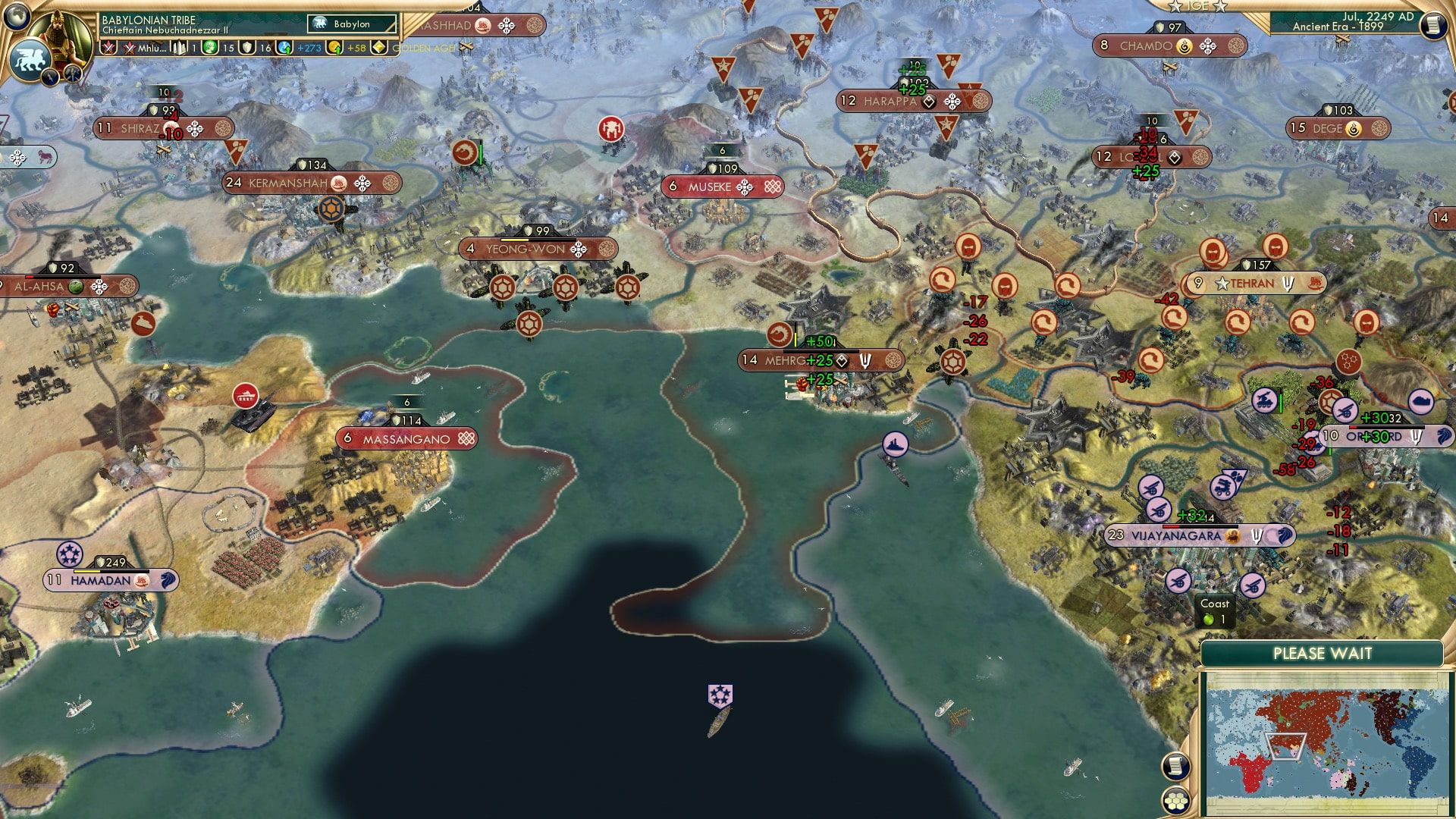The height and width of the screenshot is (819, 1456).
Task: Open the Babylon civilization dropdown
Action: pyautogui.click(x=352, y=24)
